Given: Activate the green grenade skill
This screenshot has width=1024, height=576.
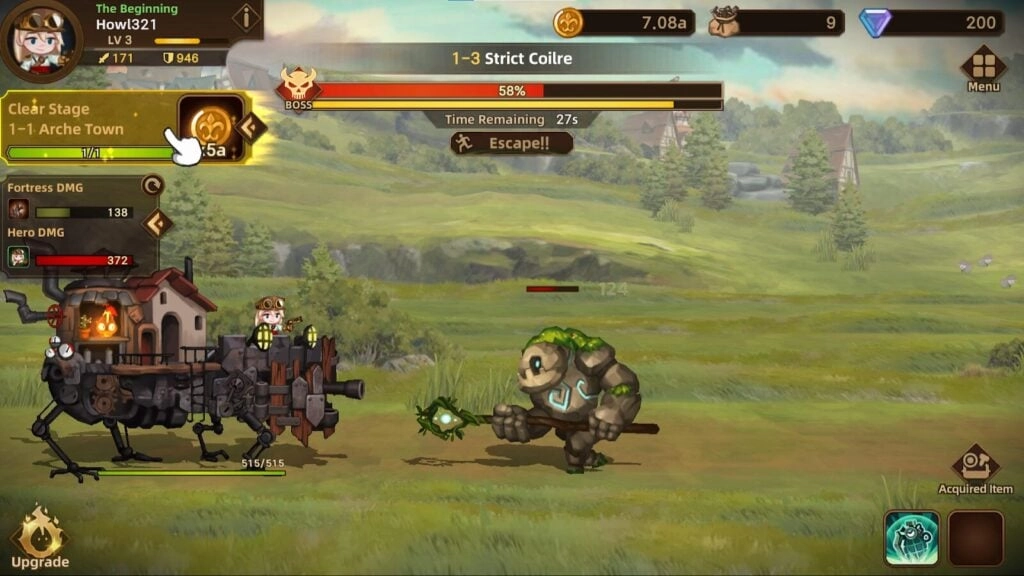Looking at the screenshot, I should (911, 538).
